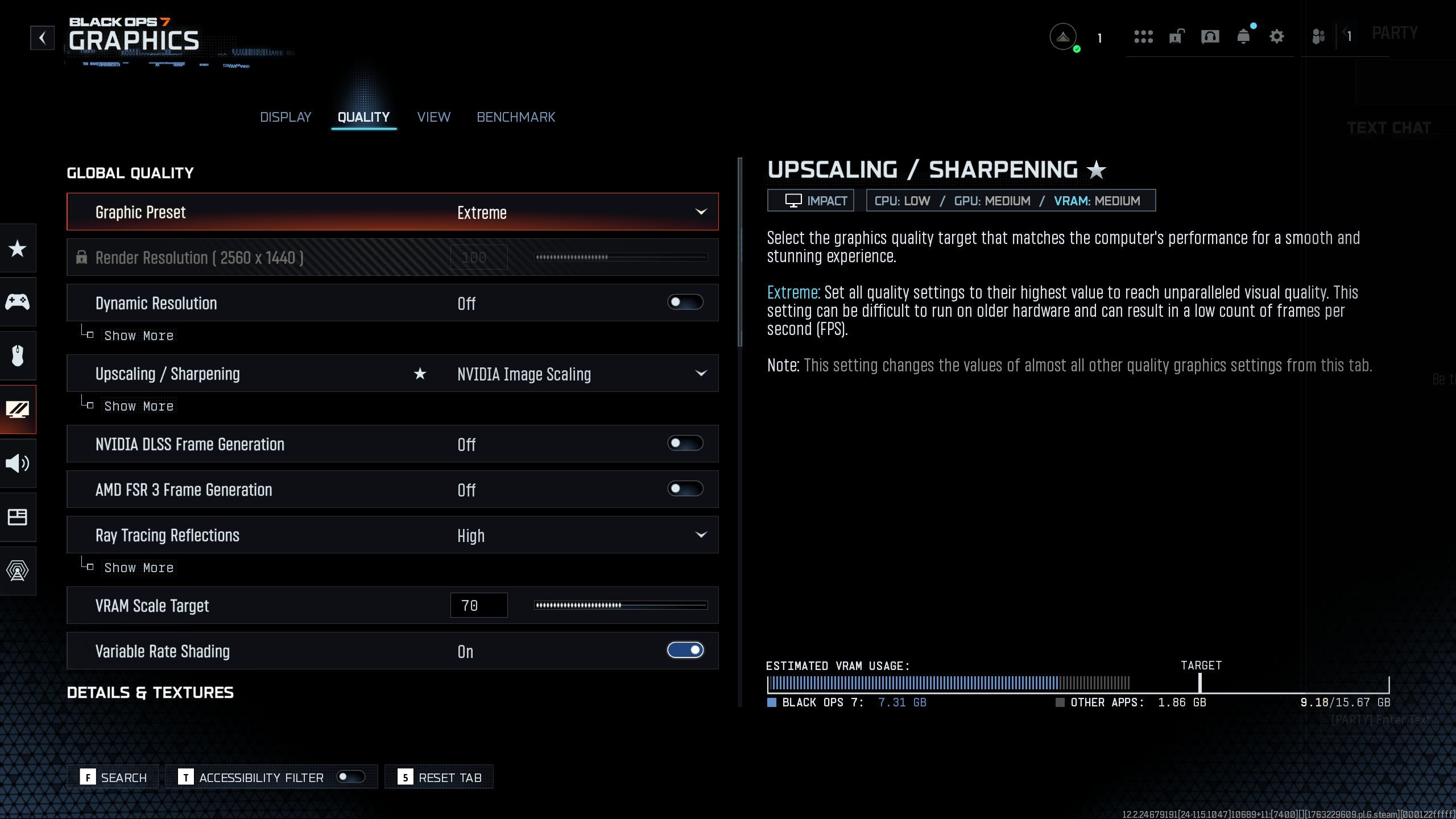Toggle the Accessibility Filter switch
The height and width of the screenshot is (819, 1456).
(350, 777)
